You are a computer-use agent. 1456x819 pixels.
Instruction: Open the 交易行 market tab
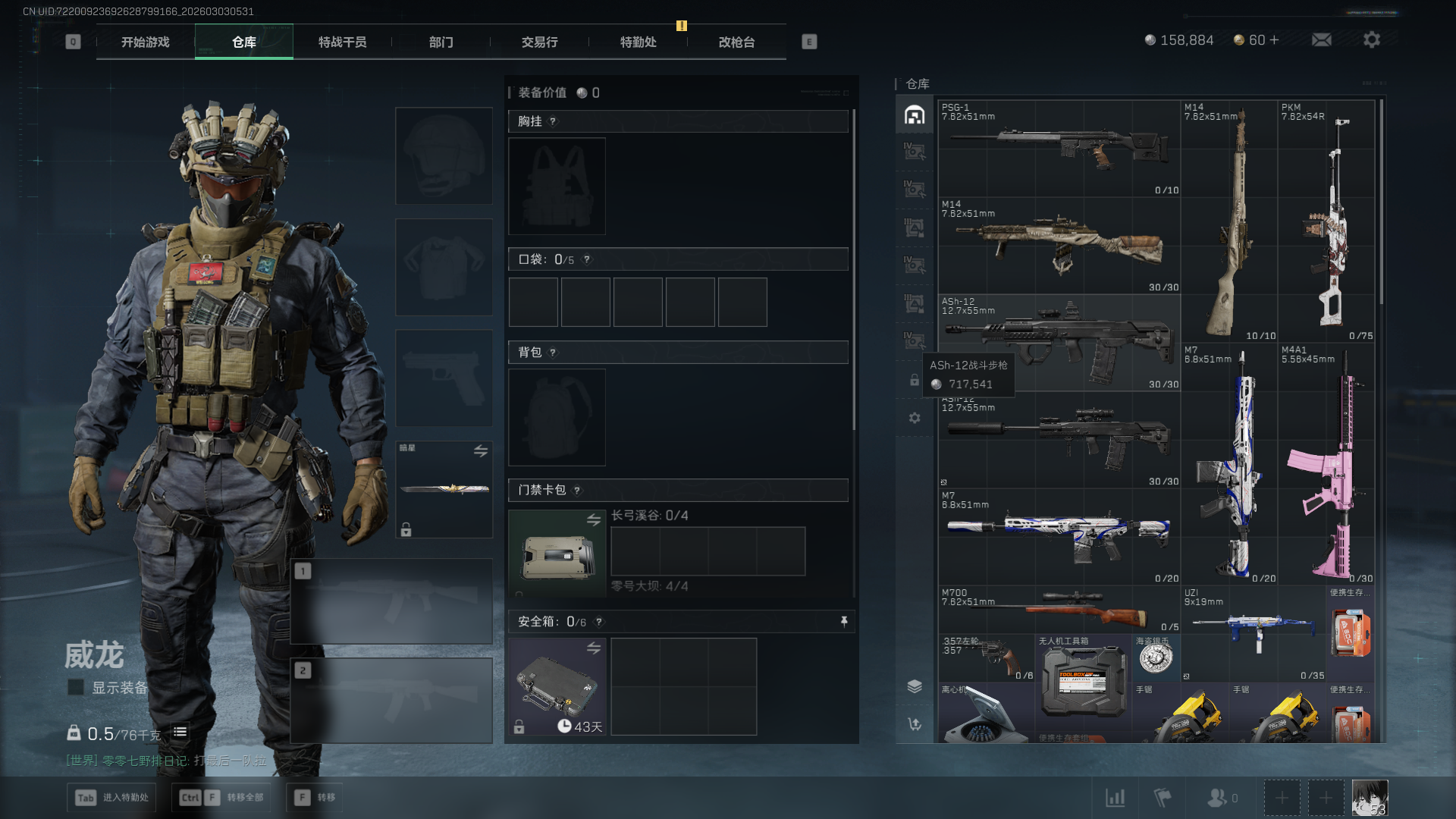(x=539, y=42)
